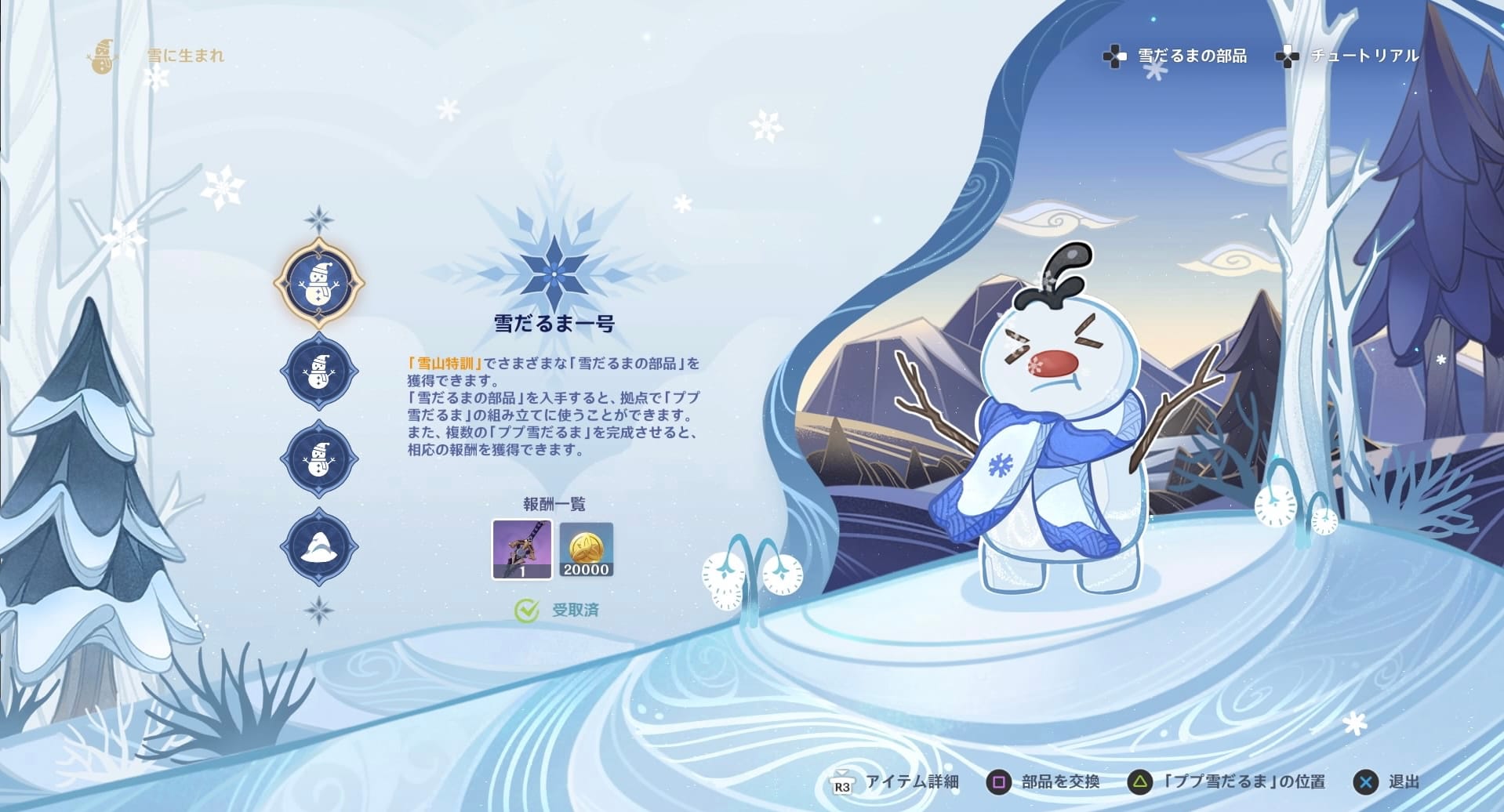Screen dimensions: 1504x812
Task: Select the 雪に生まれ event title
Action: pyautogui.click(x=186, y=56)
